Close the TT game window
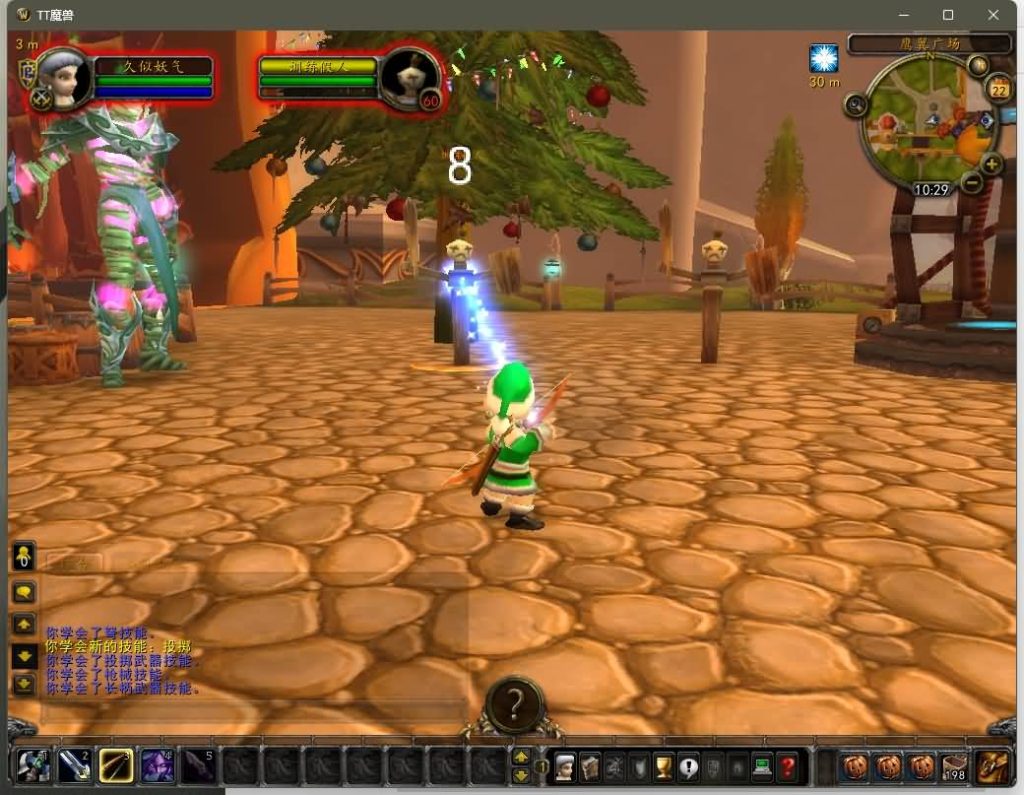Screen dimensions: 1024x795 coord(993,15)
